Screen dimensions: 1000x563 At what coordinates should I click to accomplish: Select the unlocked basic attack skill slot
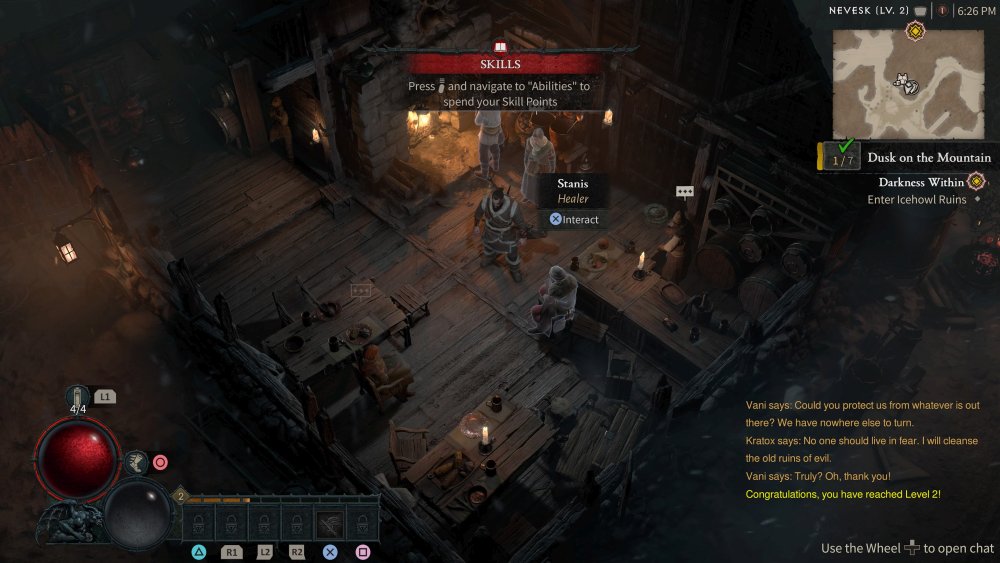tap(330, 523)
